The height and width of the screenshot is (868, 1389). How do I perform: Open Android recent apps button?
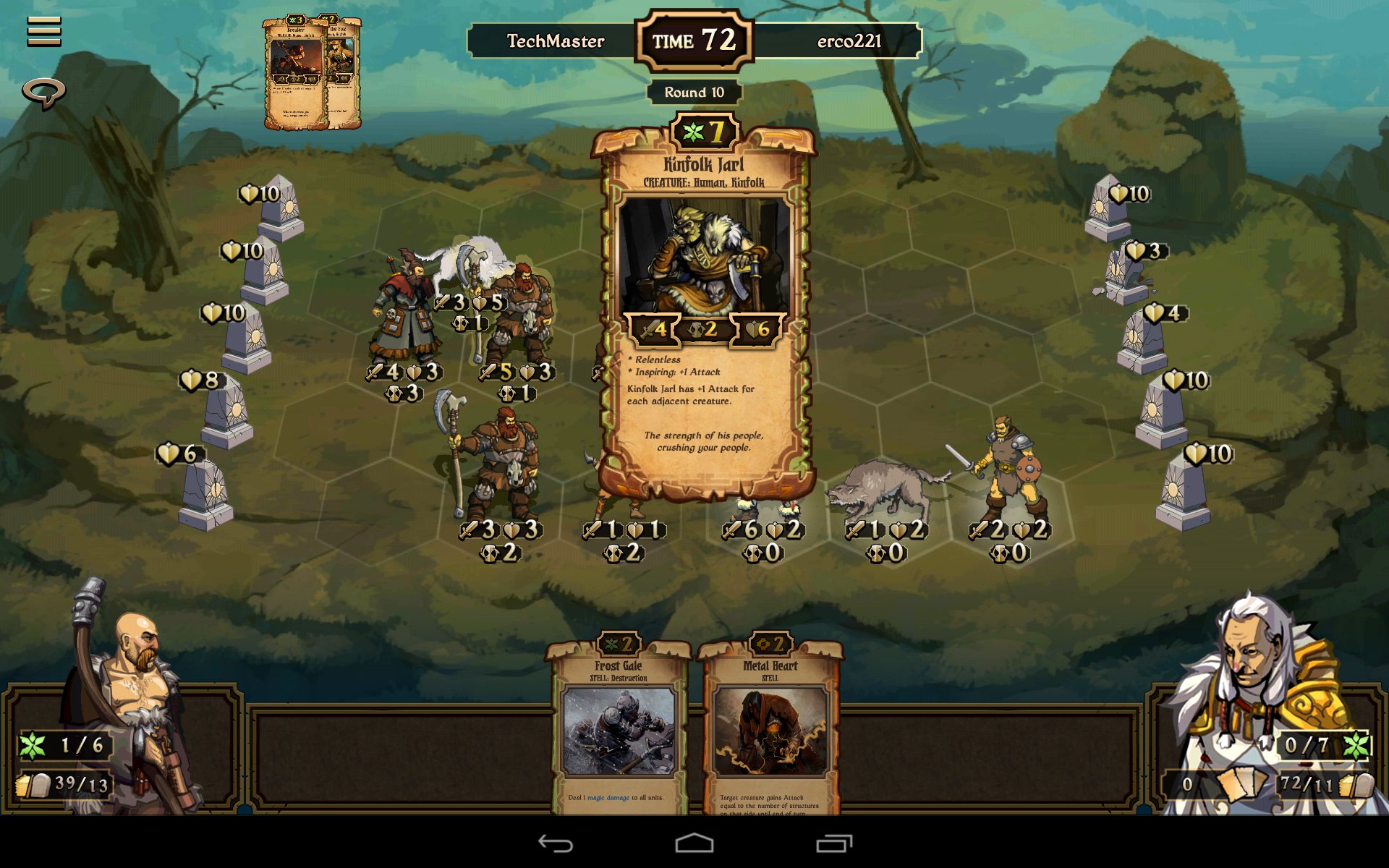(x=834, y=843)
